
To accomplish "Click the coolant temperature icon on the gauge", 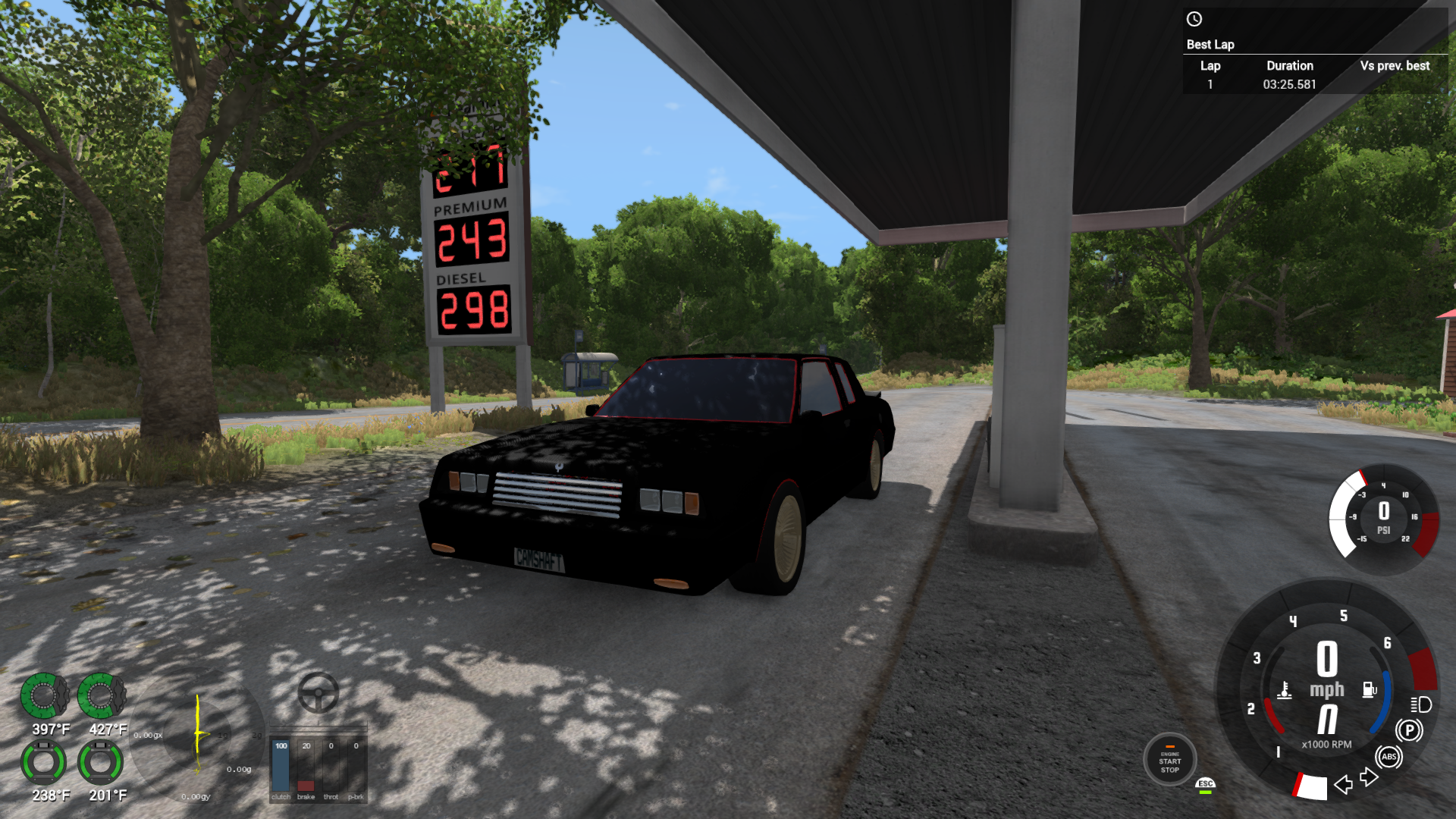I will 1283,689.
